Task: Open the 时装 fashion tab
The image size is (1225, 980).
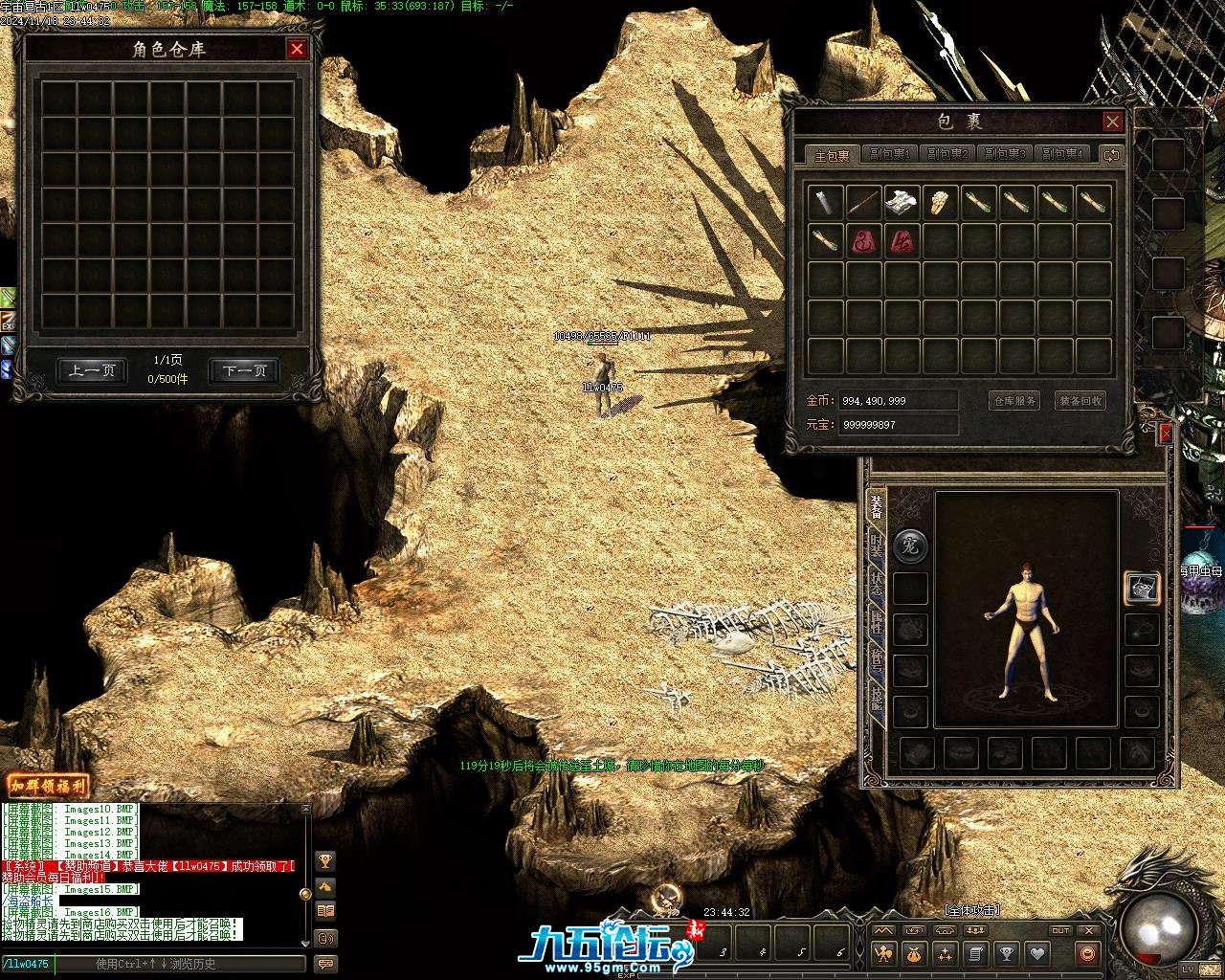Action: pos(876,546)
